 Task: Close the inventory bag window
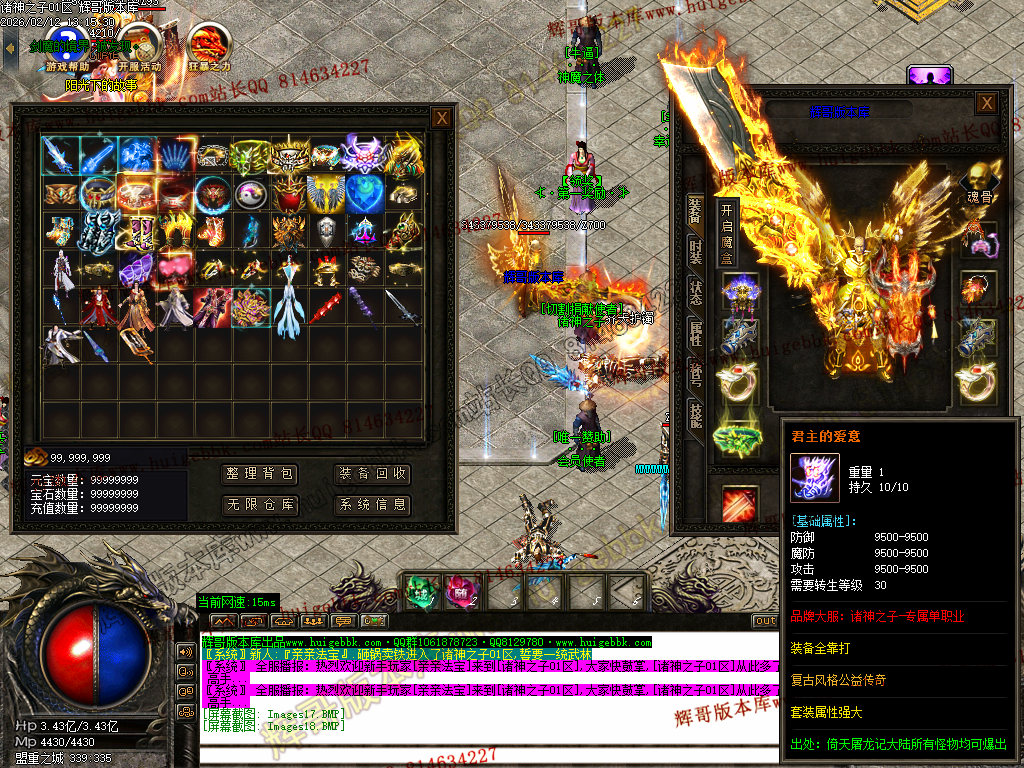point(441,118)
